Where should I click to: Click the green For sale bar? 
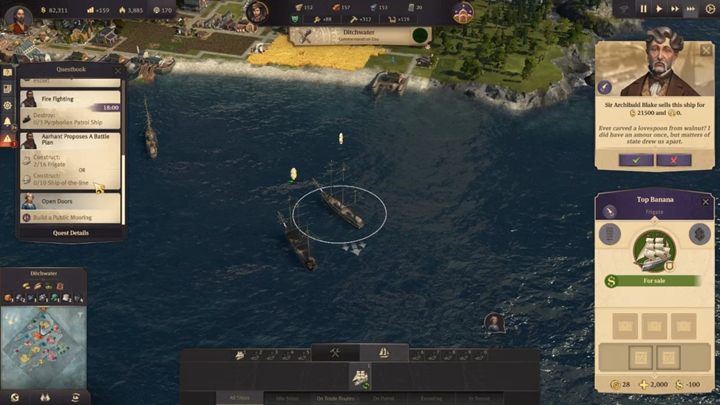tap(654, 282)
